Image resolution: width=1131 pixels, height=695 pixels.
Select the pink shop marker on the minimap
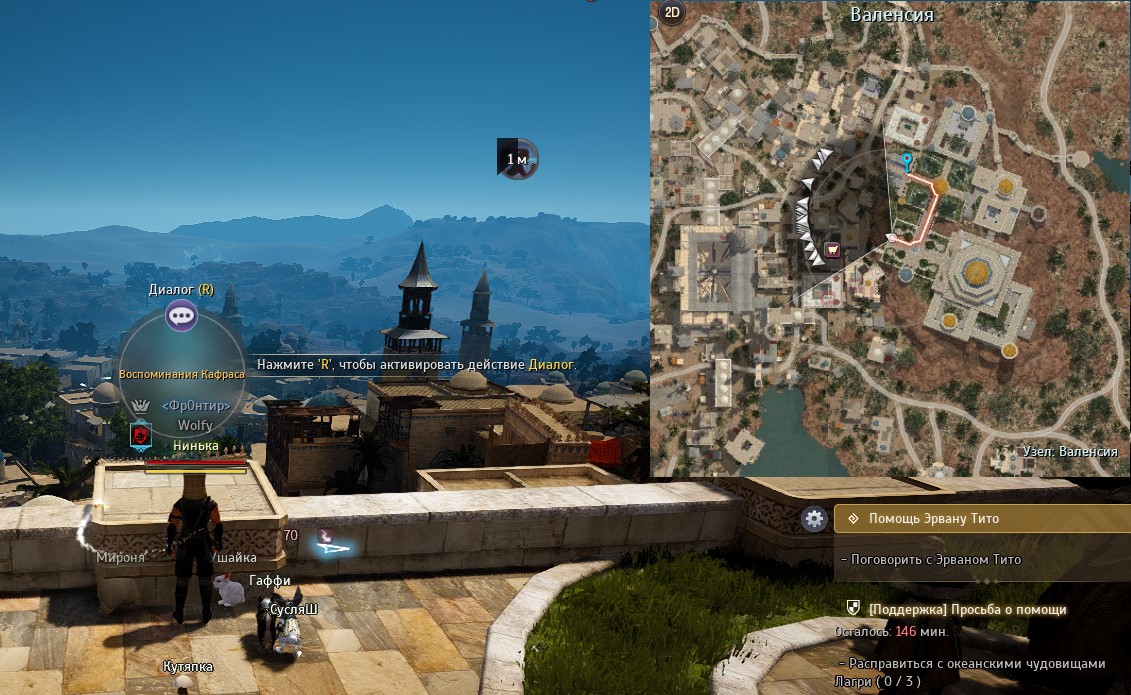click(832, 249)
